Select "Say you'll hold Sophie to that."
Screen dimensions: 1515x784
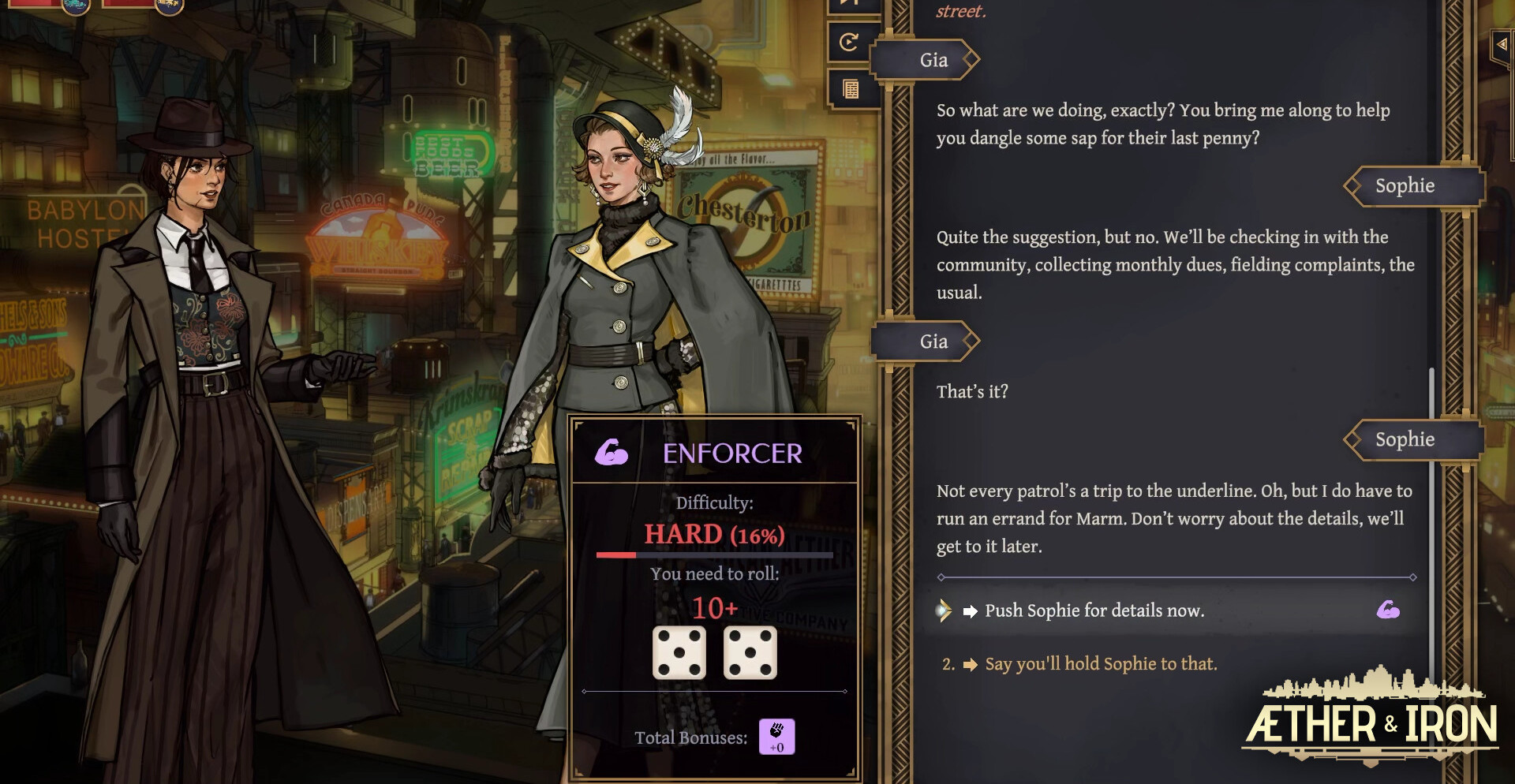pyautogui.click(x=1100, y=664)
